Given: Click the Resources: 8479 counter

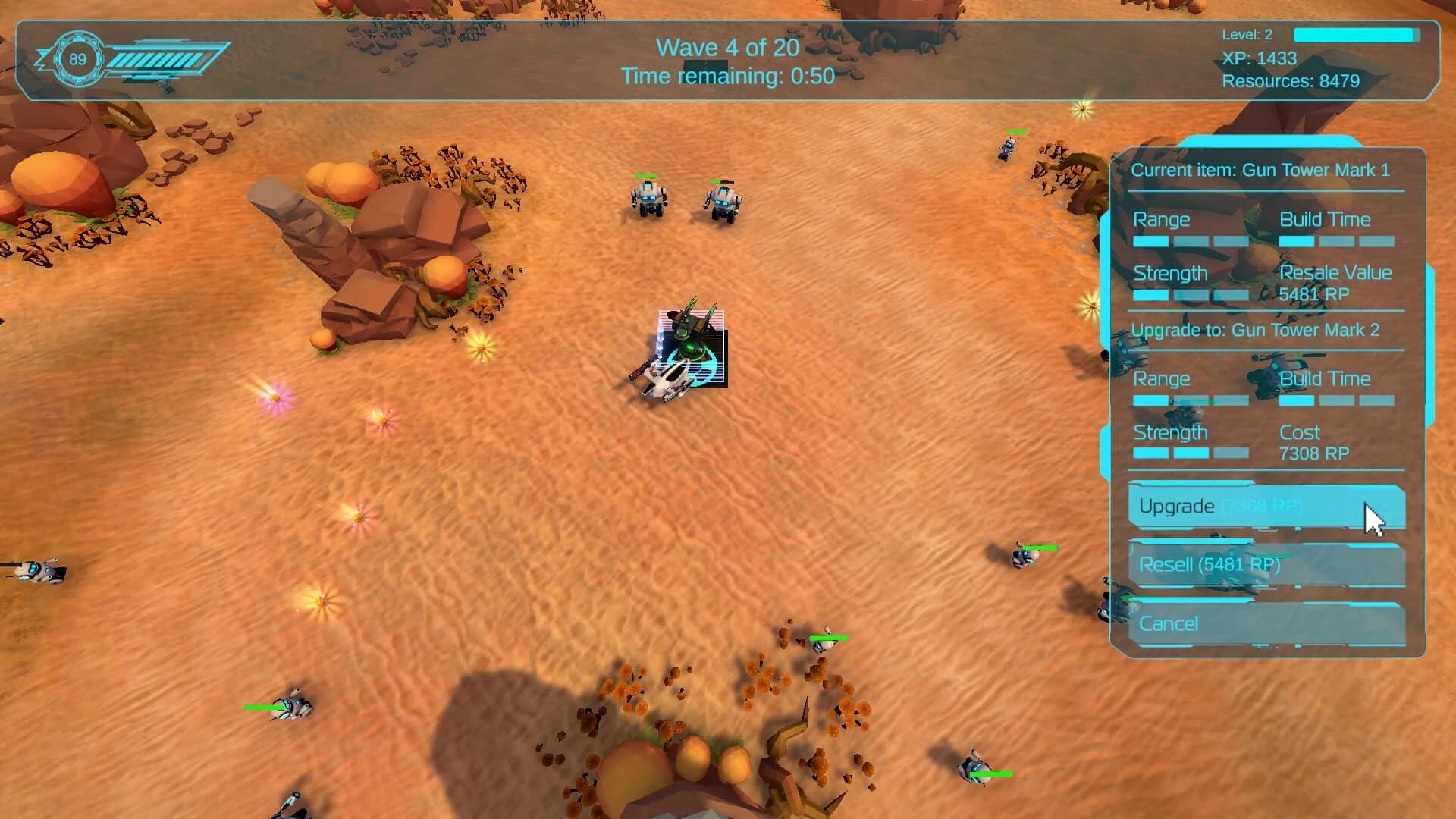Looking at the screenshot, I should [1291, 80].
